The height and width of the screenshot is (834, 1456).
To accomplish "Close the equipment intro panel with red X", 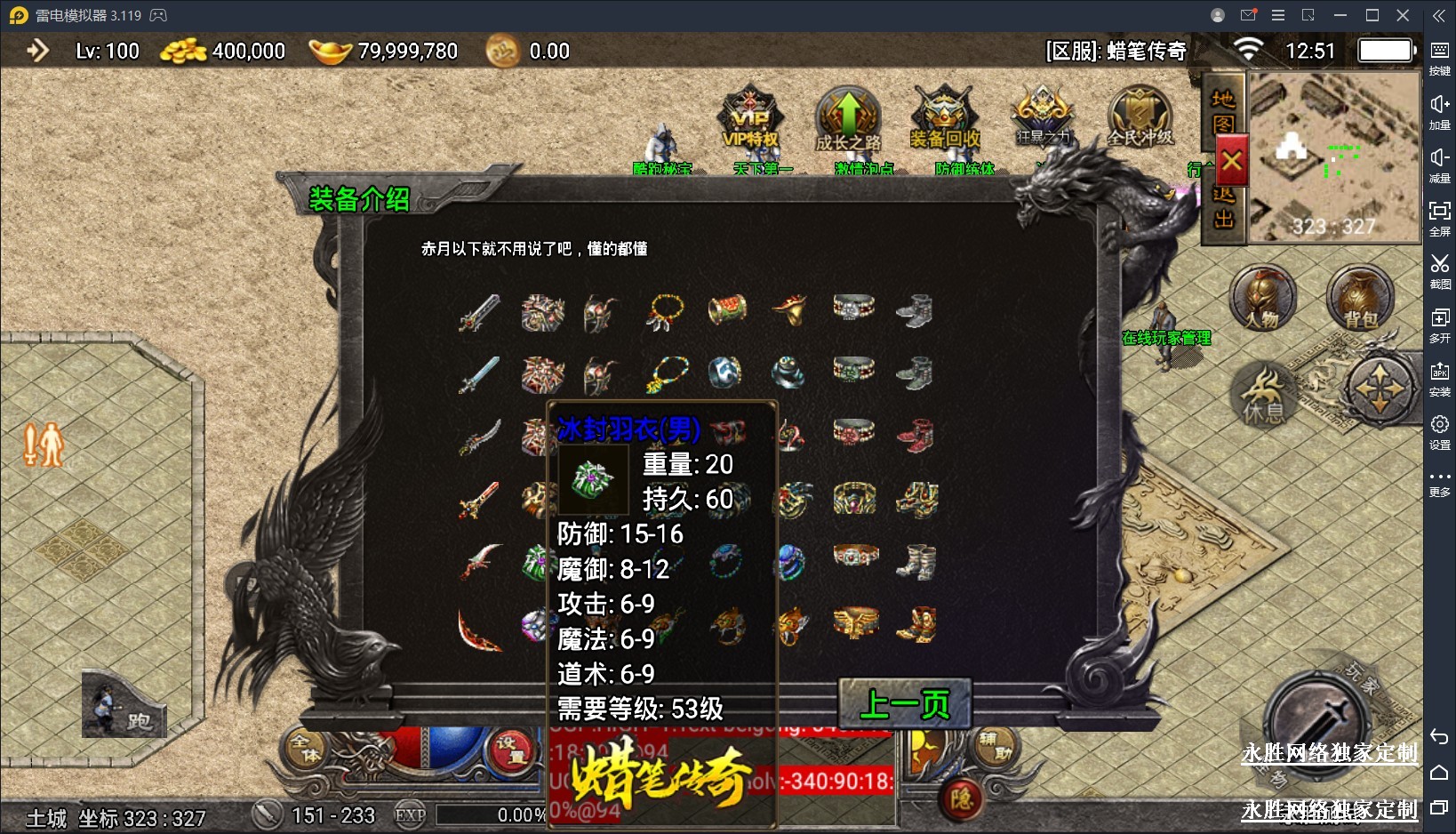I will pos(1231,162).
